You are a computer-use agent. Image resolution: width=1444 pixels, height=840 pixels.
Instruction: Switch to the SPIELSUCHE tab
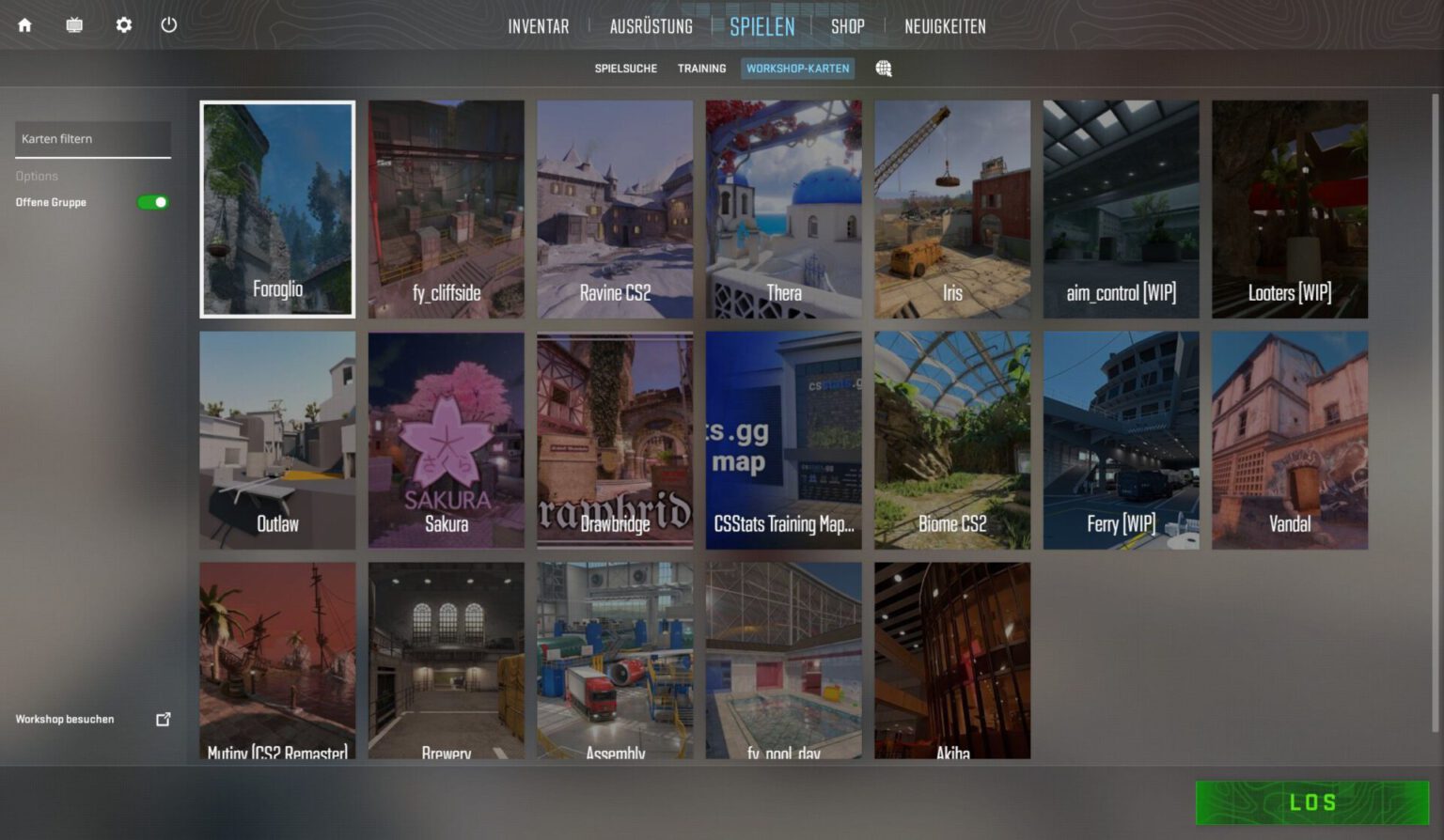[625, 68]
